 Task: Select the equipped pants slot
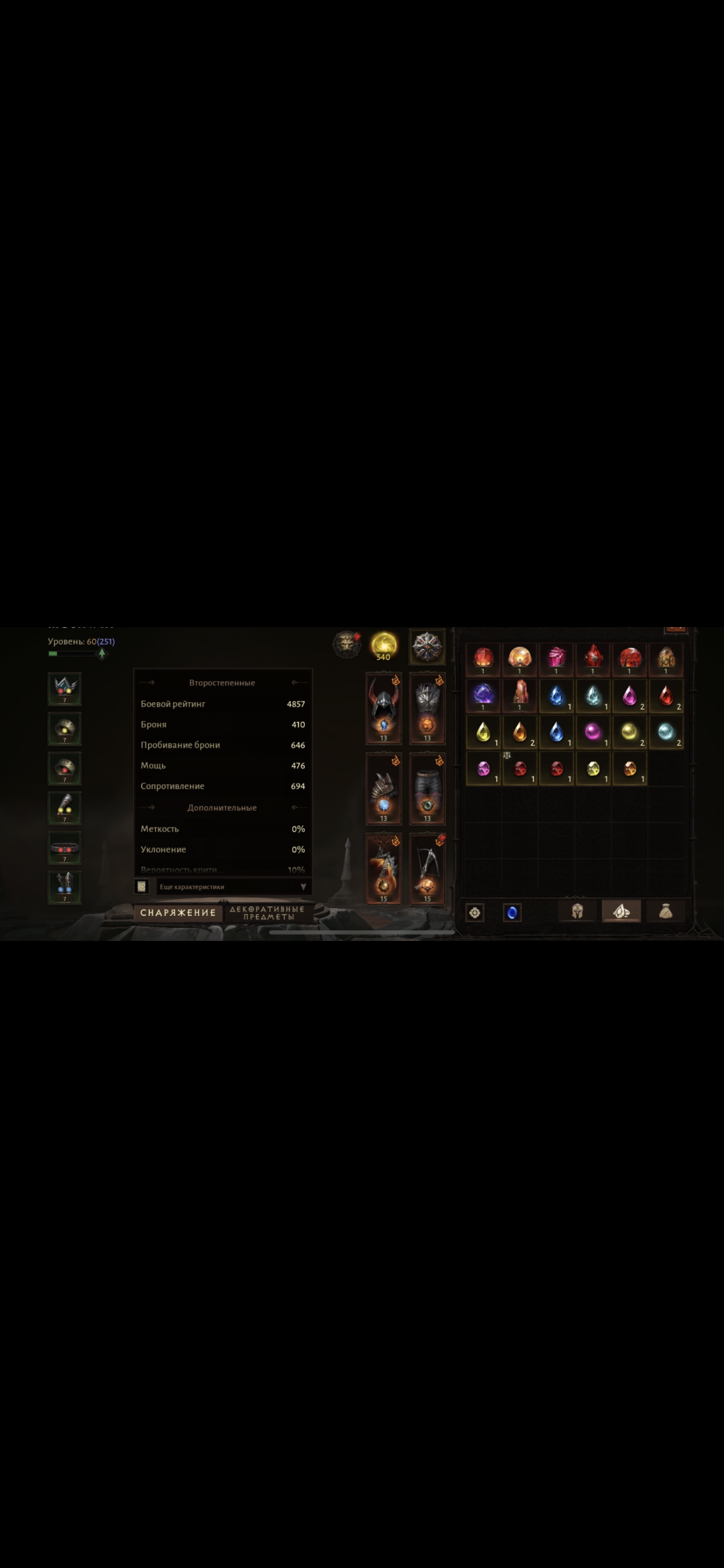tap(427, 788)
